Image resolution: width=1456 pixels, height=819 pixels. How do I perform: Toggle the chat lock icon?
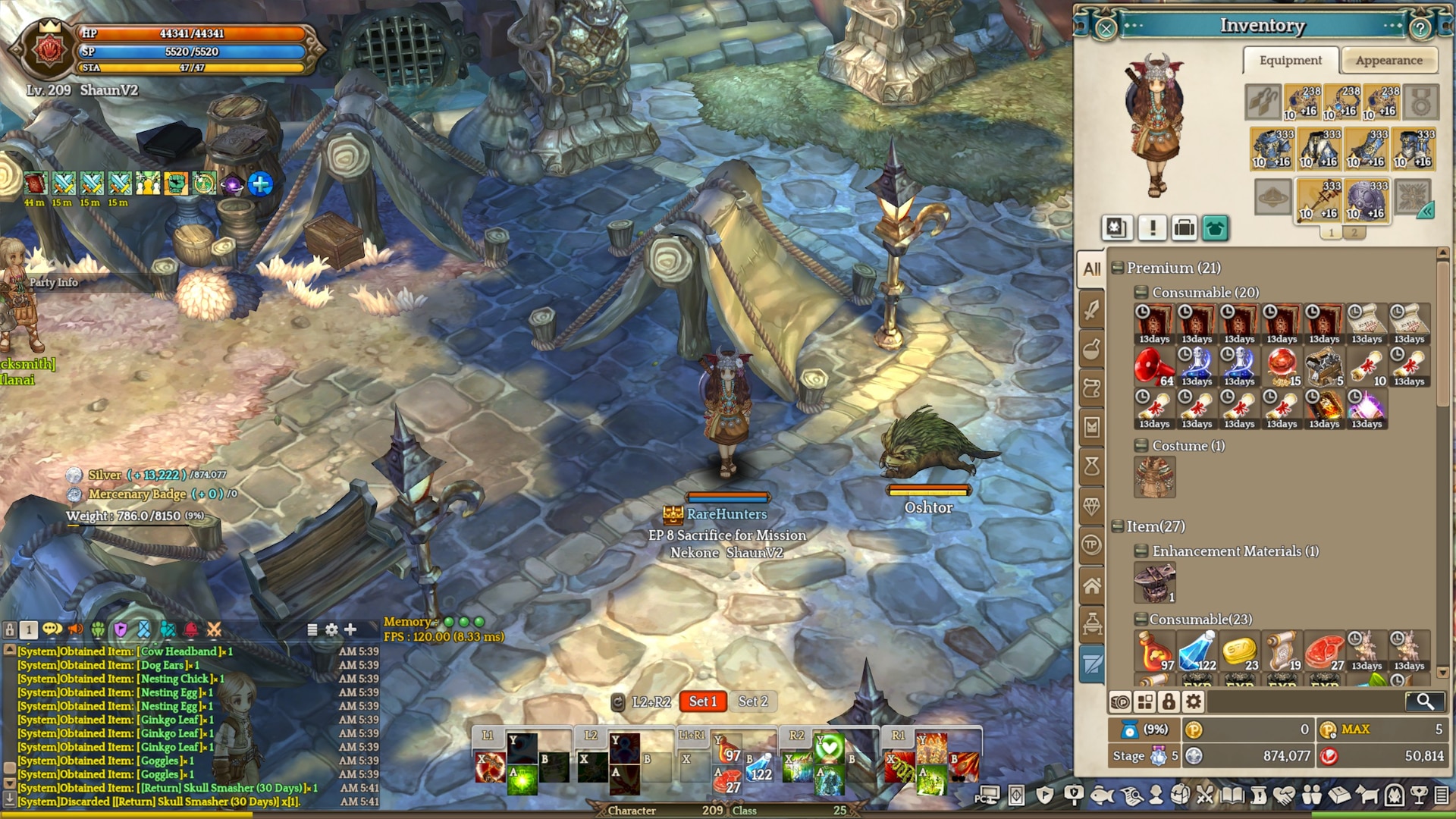pyautogui.click(x=10, y=630)
